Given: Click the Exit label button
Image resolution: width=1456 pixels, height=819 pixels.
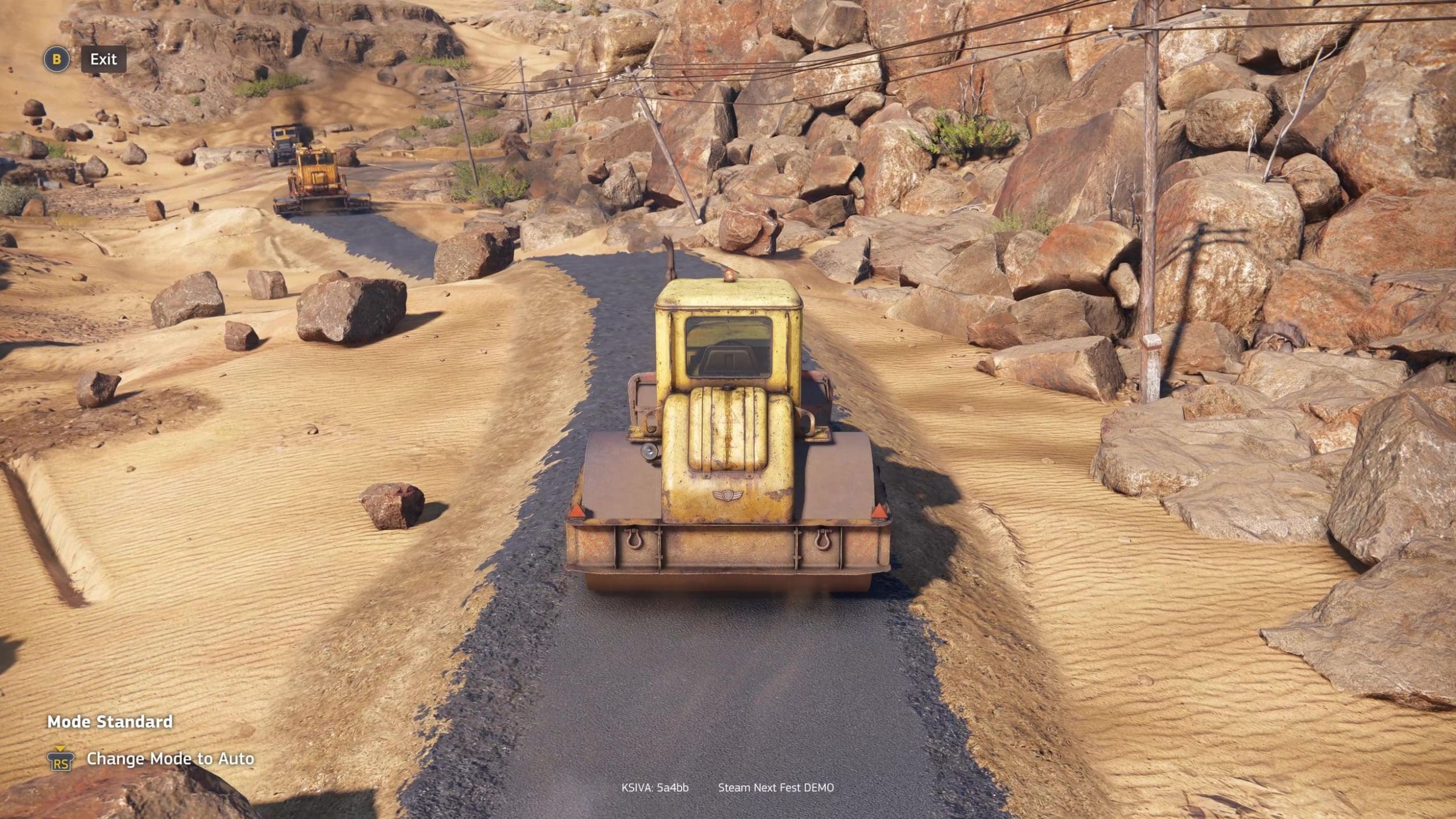Looking at the screenshot, I should point(103,59).
